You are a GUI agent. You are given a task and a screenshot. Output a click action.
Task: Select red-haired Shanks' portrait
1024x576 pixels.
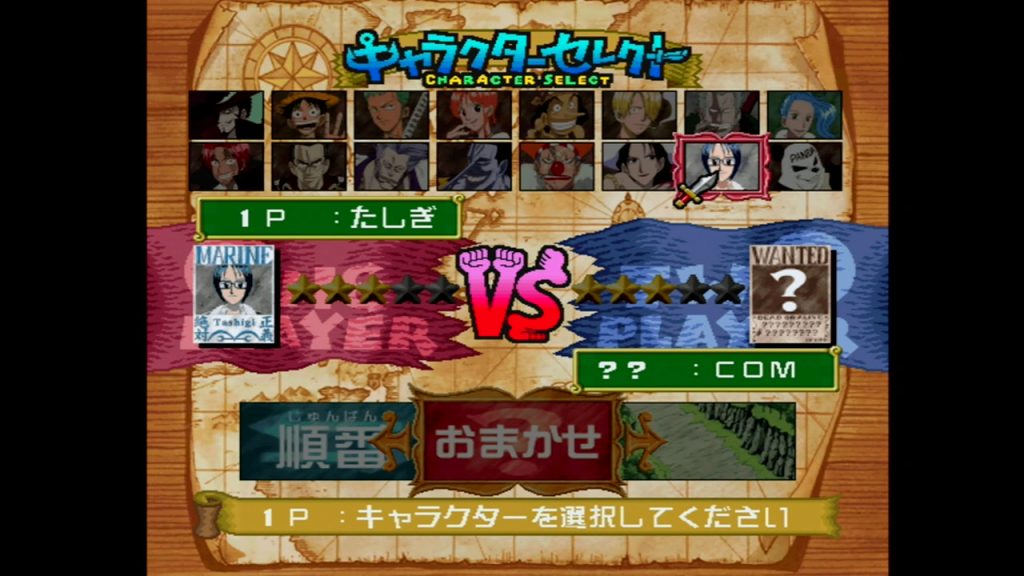coord(228,166)
